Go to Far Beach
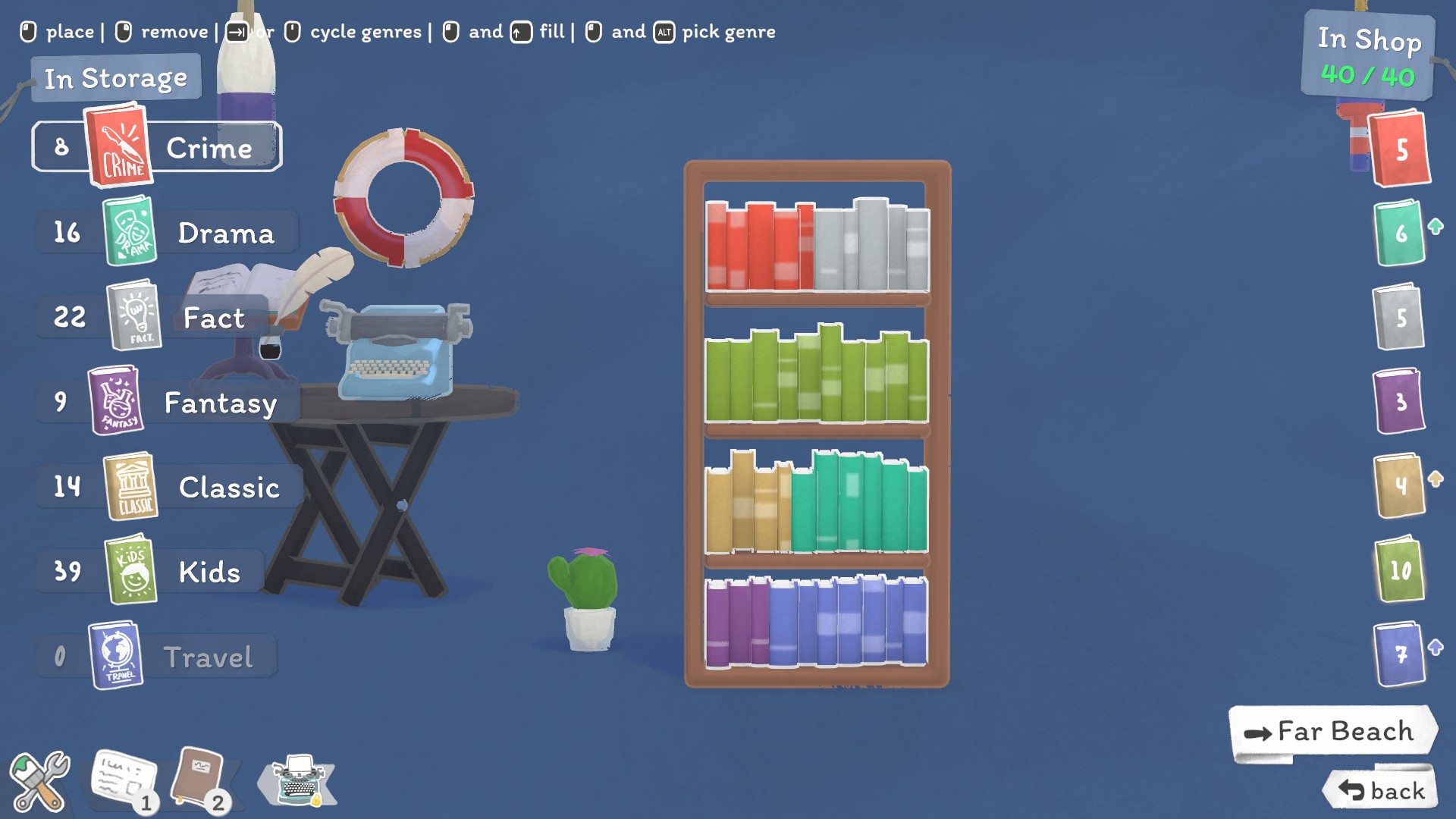This screenshot has width=1456, height=819. point(1331,730)
